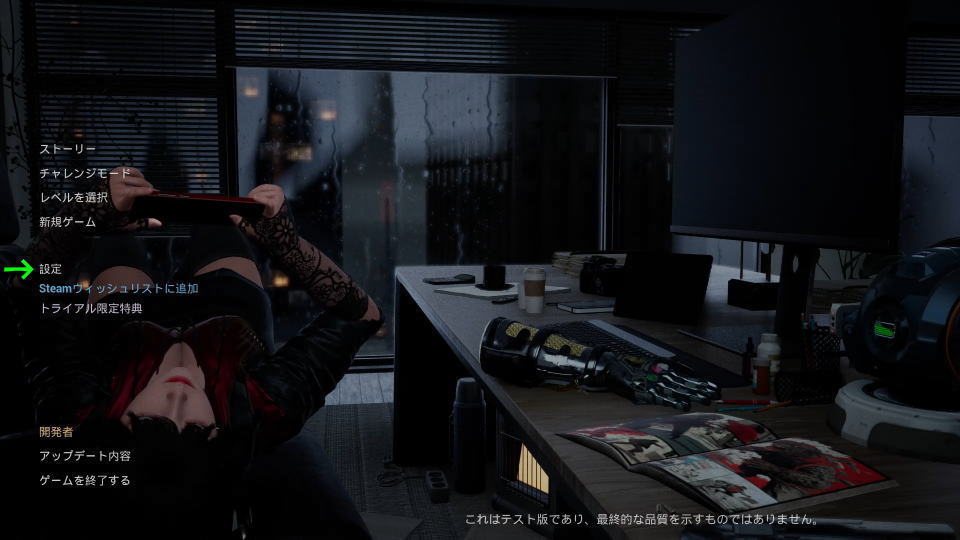
Task: Click the Steamウィッシュリストに追加 link
Action: 118,288
